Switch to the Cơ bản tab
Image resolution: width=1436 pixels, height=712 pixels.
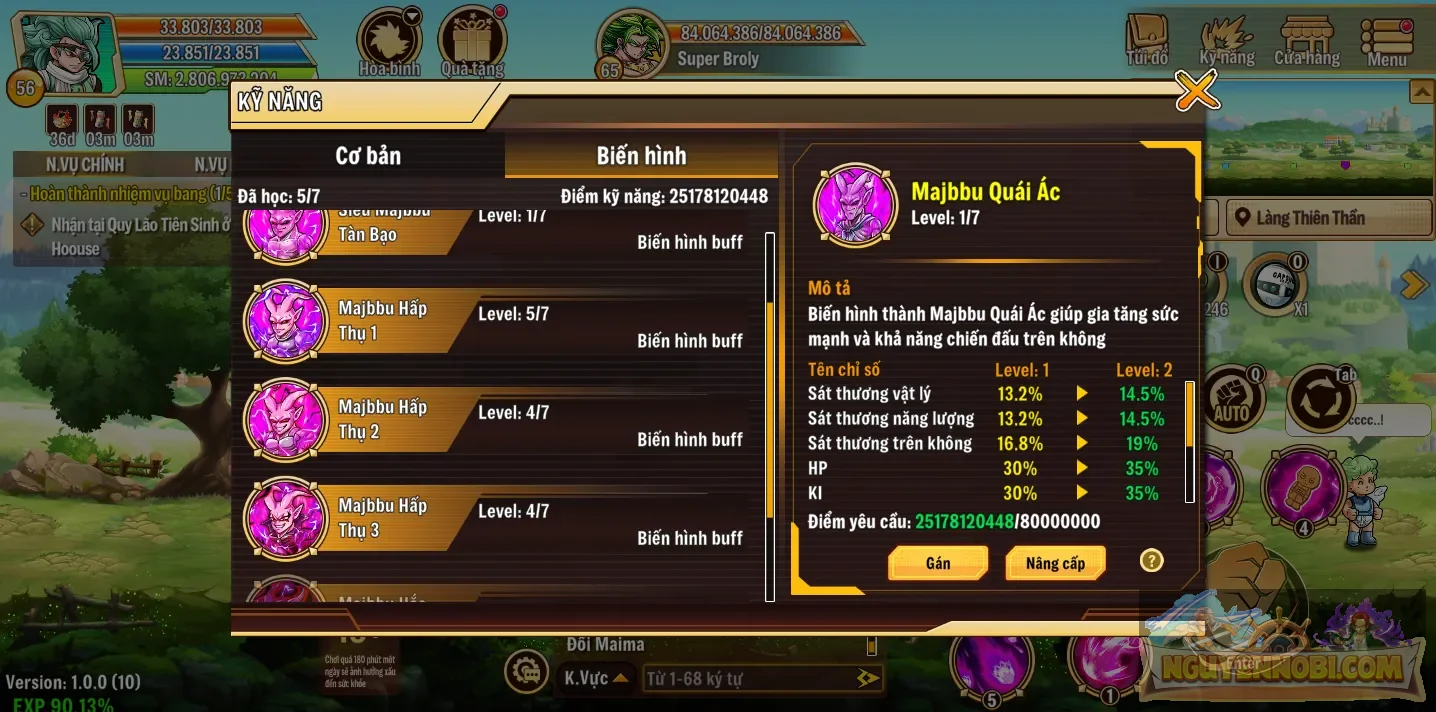tap(368, 156)
